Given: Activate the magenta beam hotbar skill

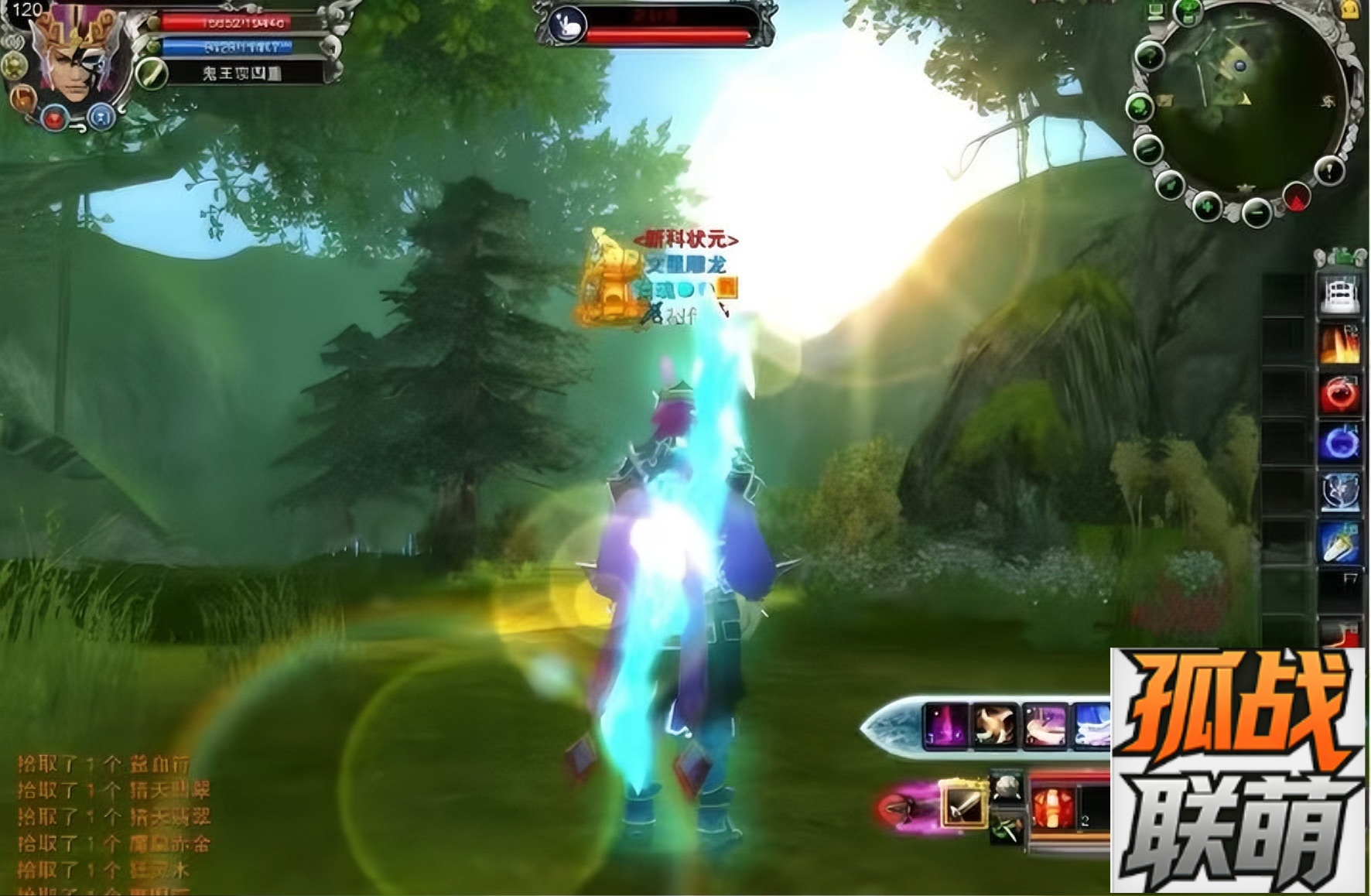Looking at the screenshot, I should (945, 726).
